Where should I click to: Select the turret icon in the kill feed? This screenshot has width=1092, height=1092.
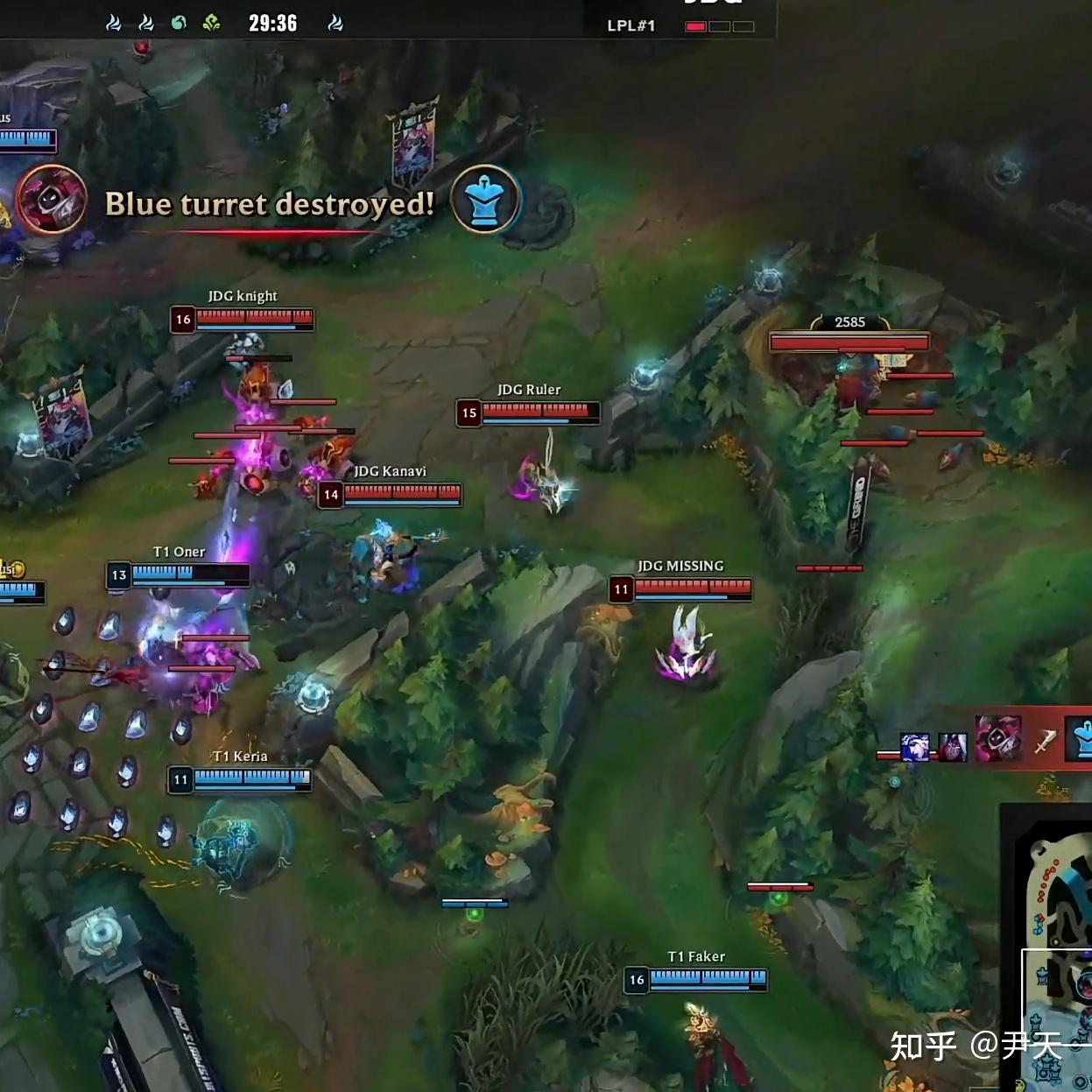1081,739
